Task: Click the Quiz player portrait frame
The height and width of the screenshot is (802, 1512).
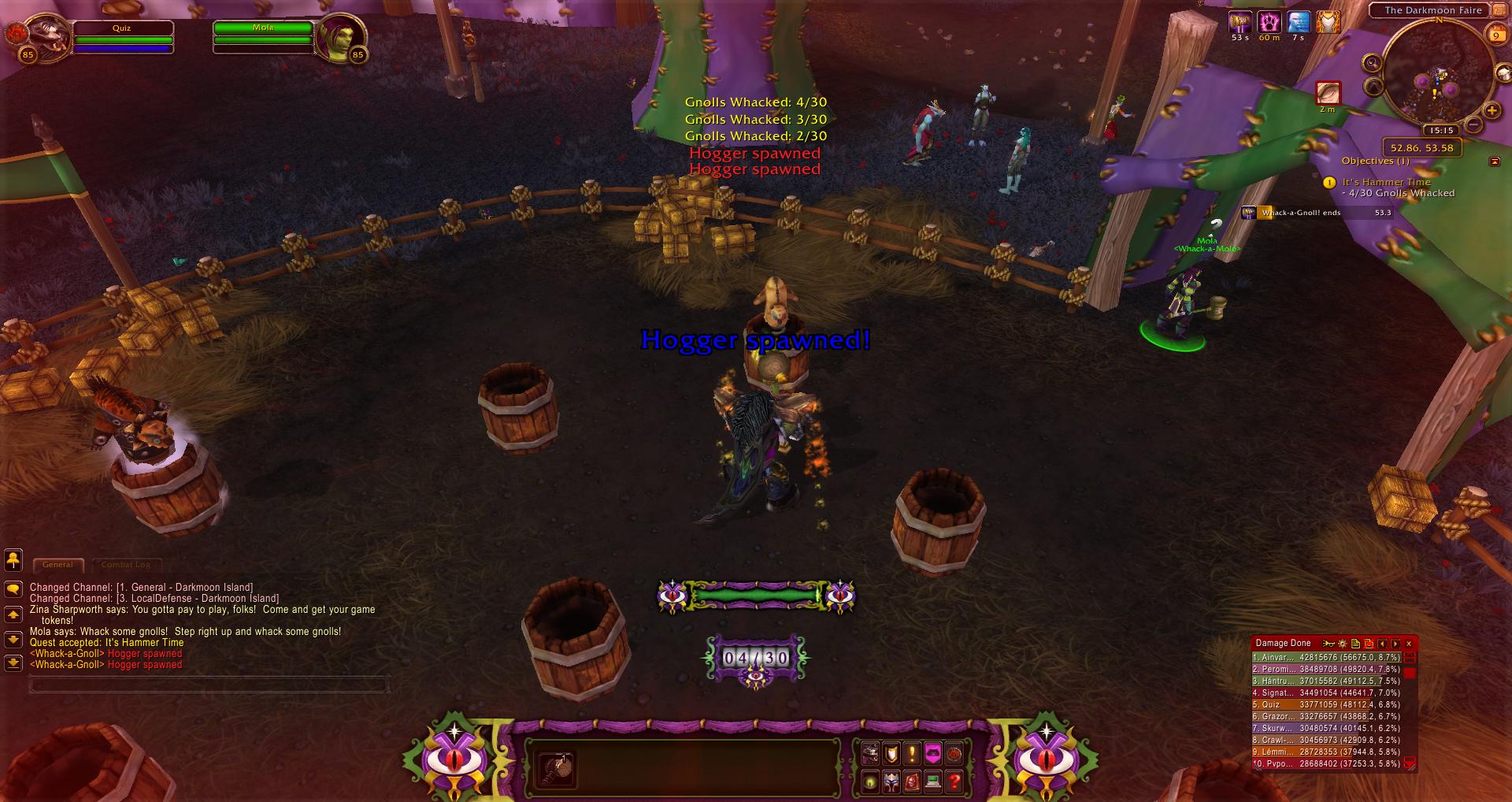Action: 47,35
